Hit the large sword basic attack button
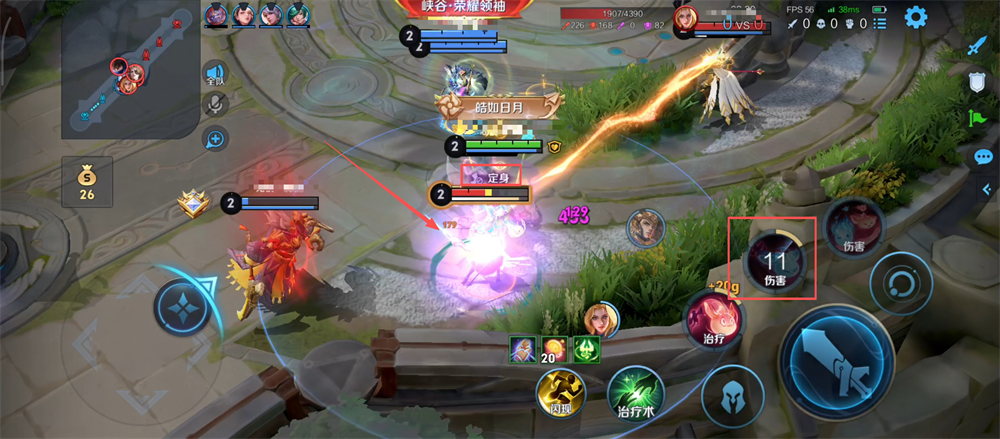The image size is (1000, 439). pyautogui.click(x=836, y=358)
